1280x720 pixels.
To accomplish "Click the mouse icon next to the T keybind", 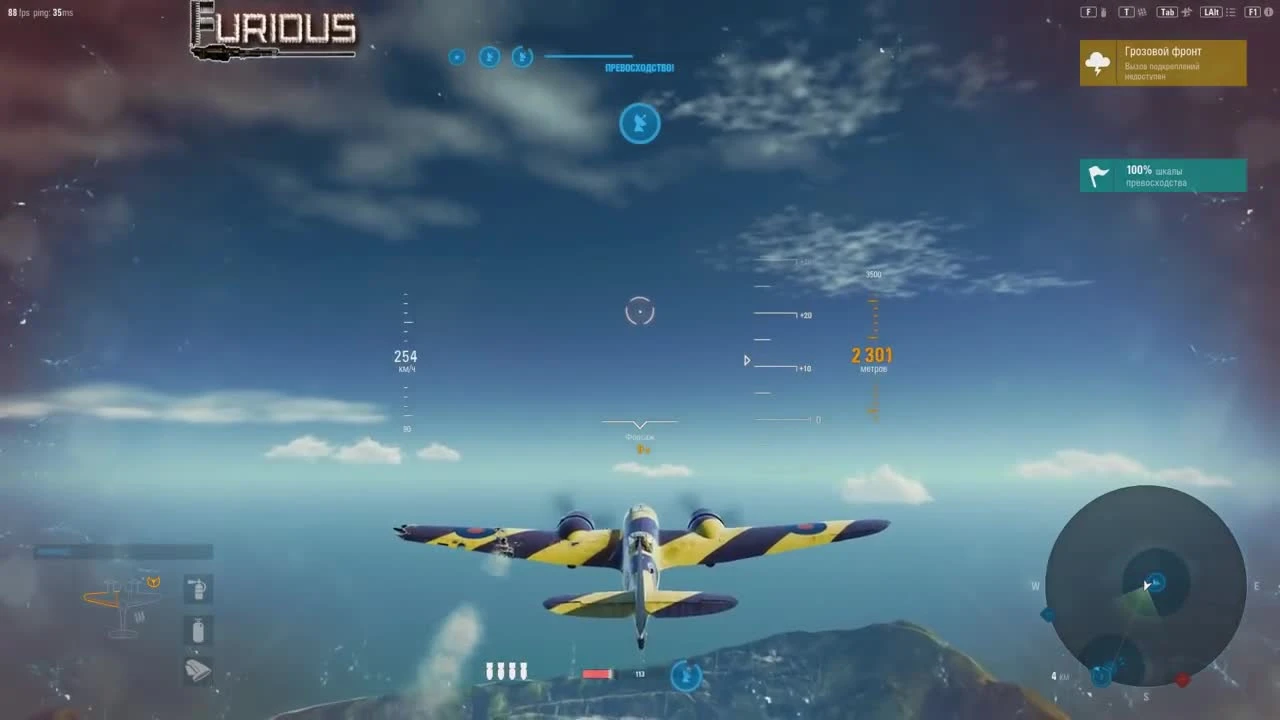I will 1142,12.
